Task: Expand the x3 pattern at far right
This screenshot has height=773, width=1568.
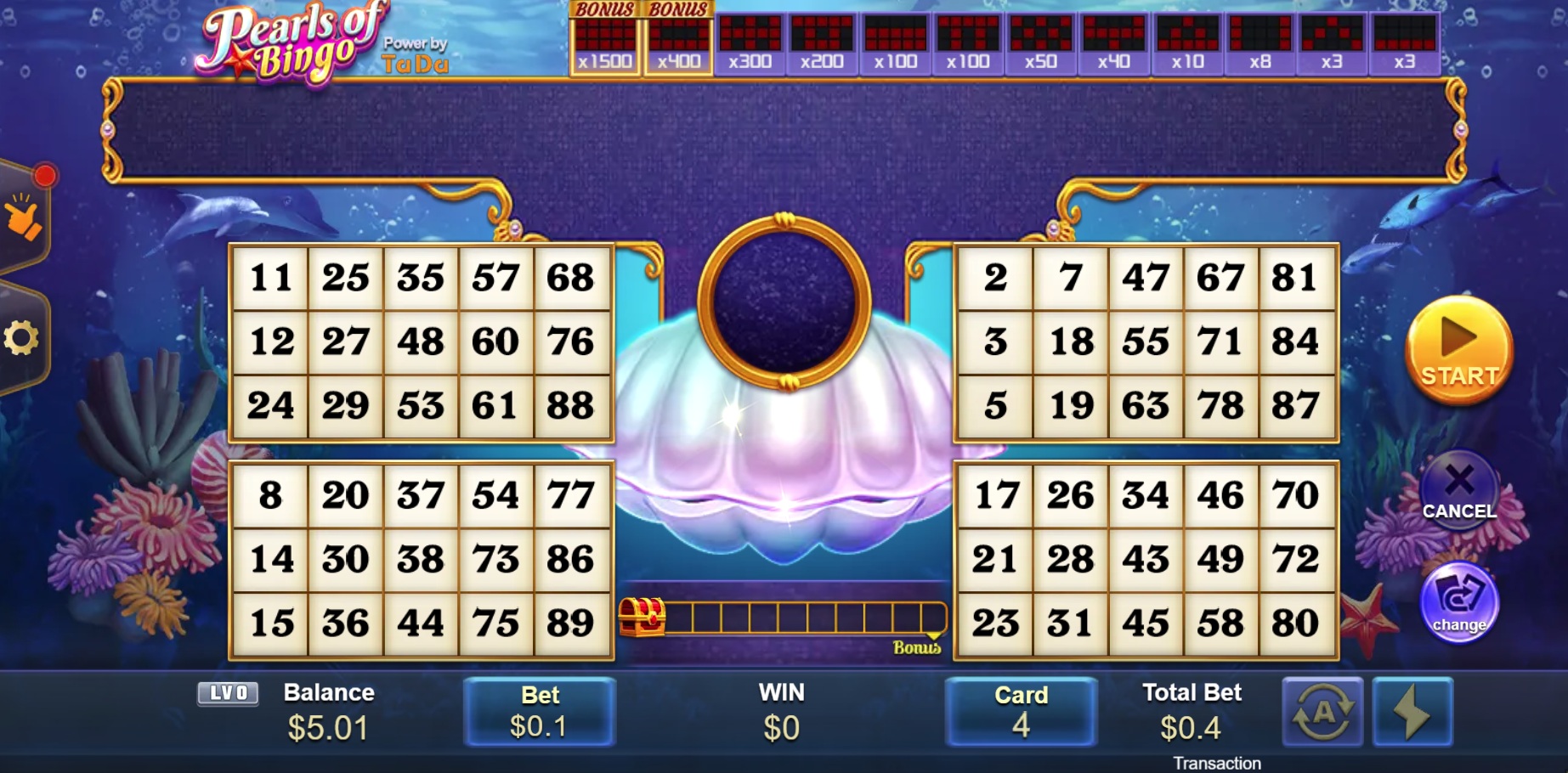Action: coord(1407,38)
